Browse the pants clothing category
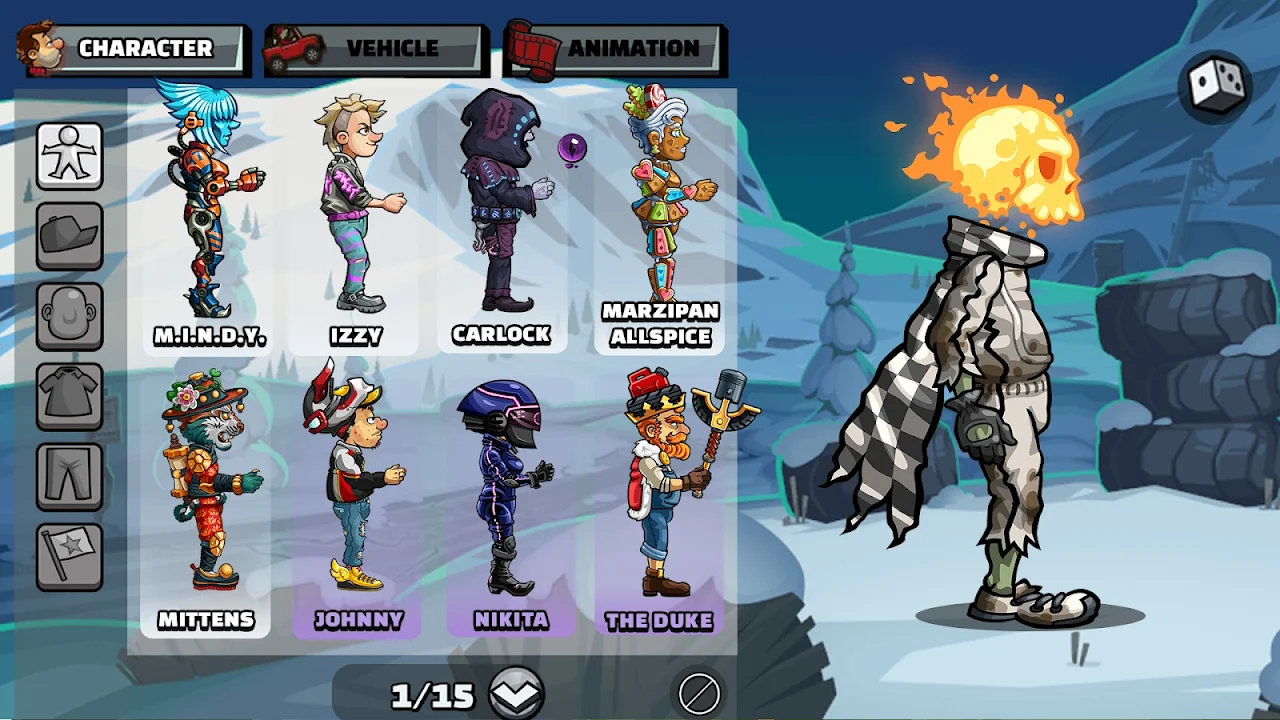 [x=70, y=476]
